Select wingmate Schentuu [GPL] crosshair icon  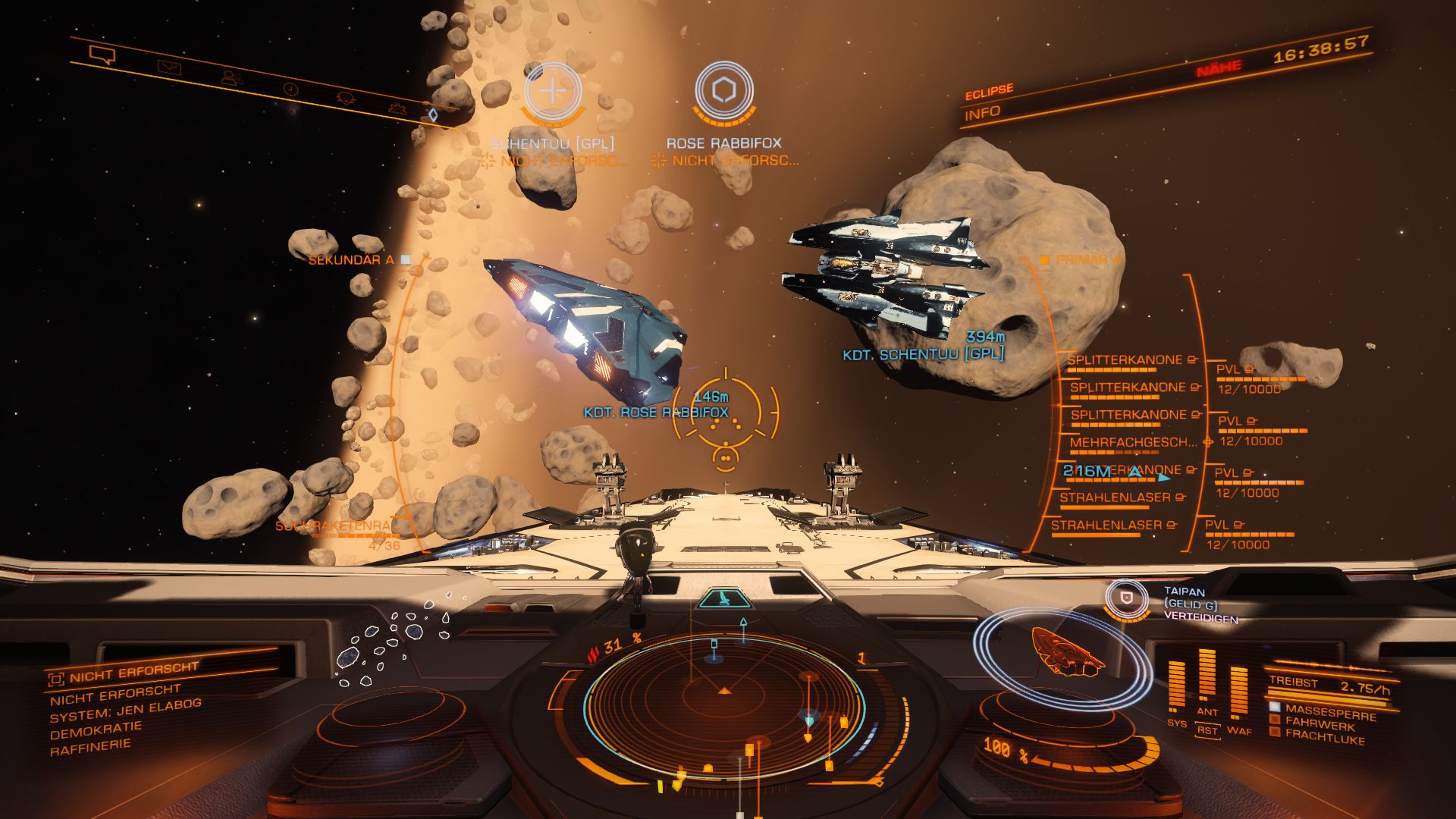[553, 92]
